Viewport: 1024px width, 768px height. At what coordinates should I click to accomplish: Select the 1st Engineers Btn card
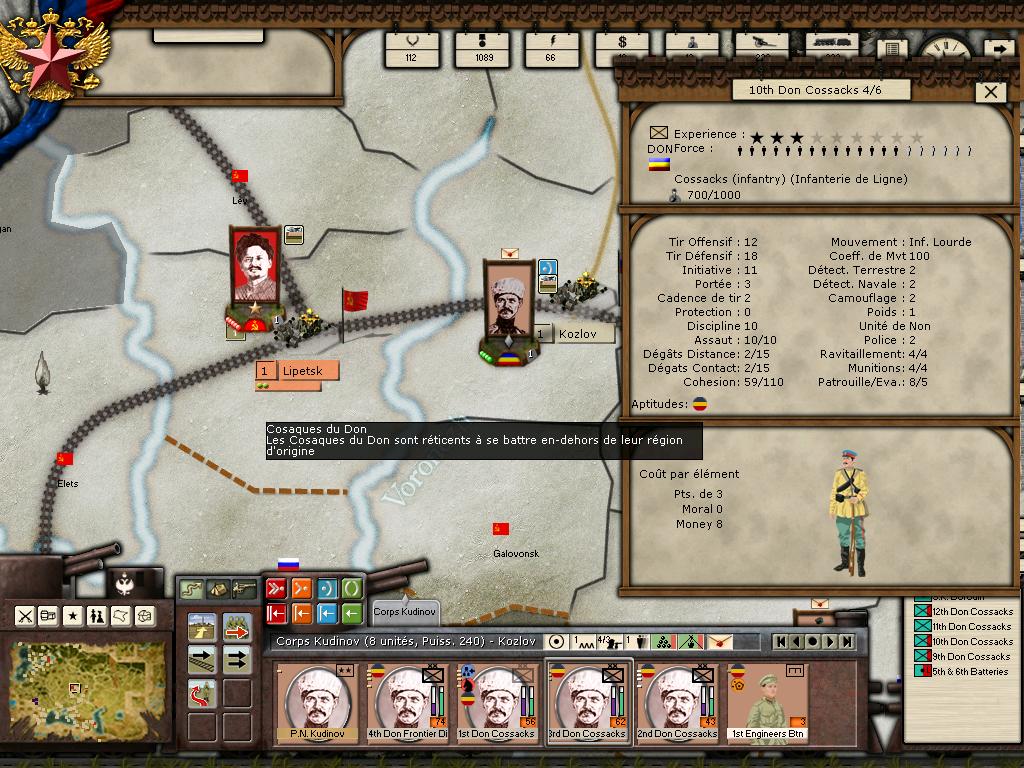[x=767, y=701]
